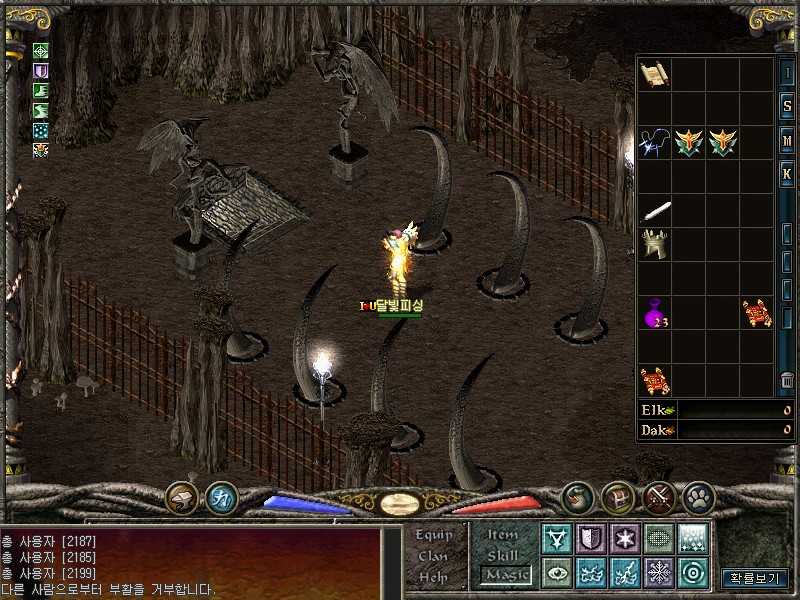Click the 확률보기 button

coord(755,578)
